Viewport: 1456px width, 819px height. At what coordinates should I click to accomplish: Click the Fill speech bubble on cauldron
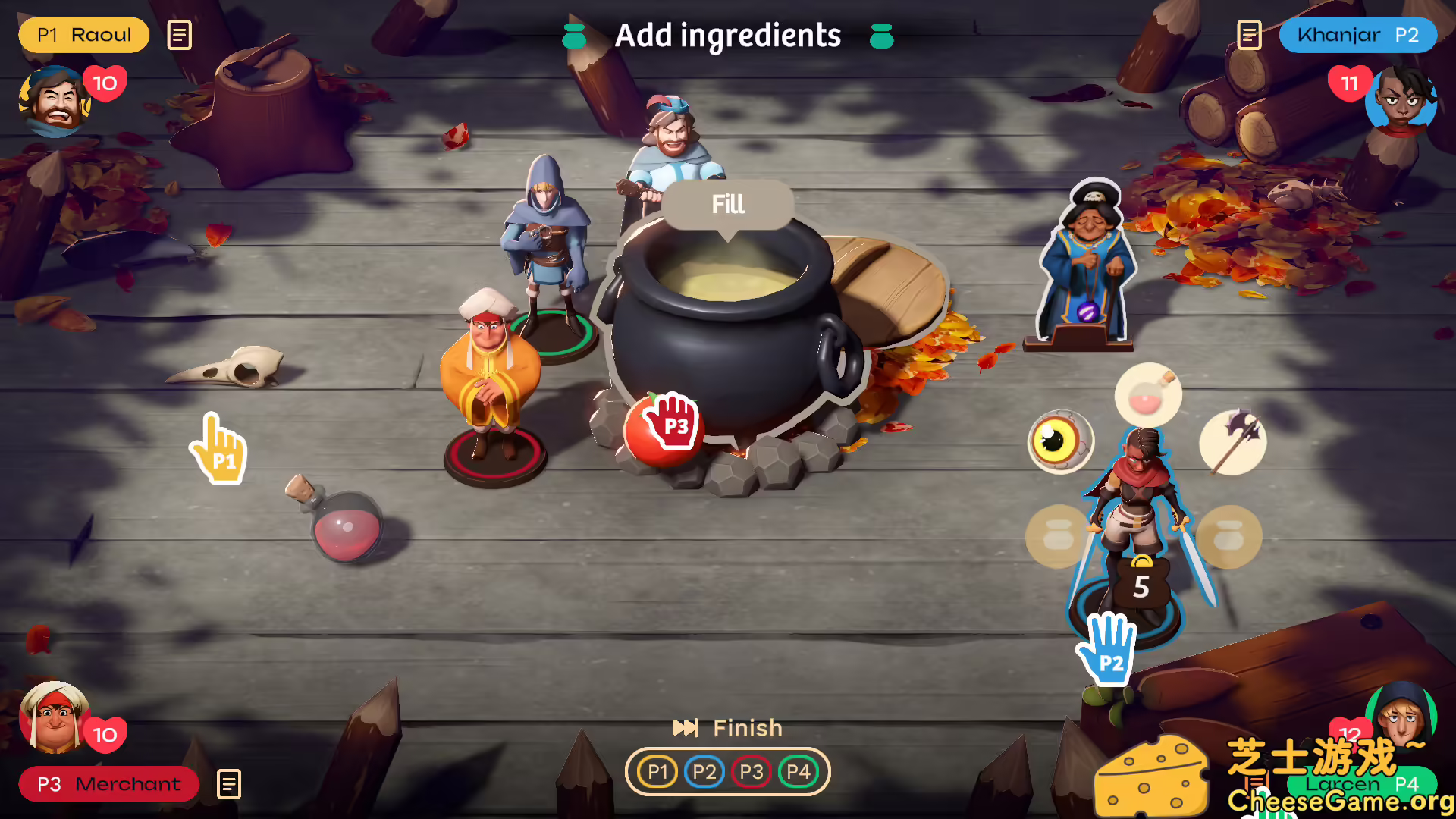pyautogui.click(x=727, y=203)
